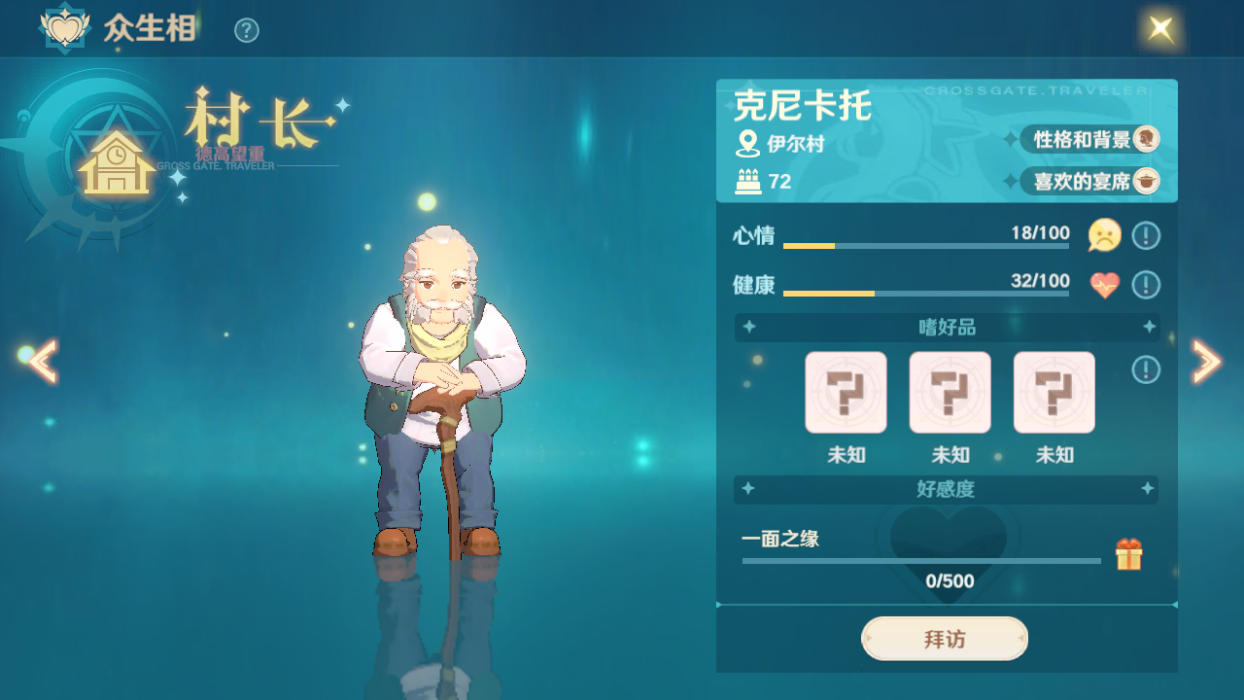Show 喜欢的宴席 favorite banquet info

pyautogui.click(x=1090, y=181)
